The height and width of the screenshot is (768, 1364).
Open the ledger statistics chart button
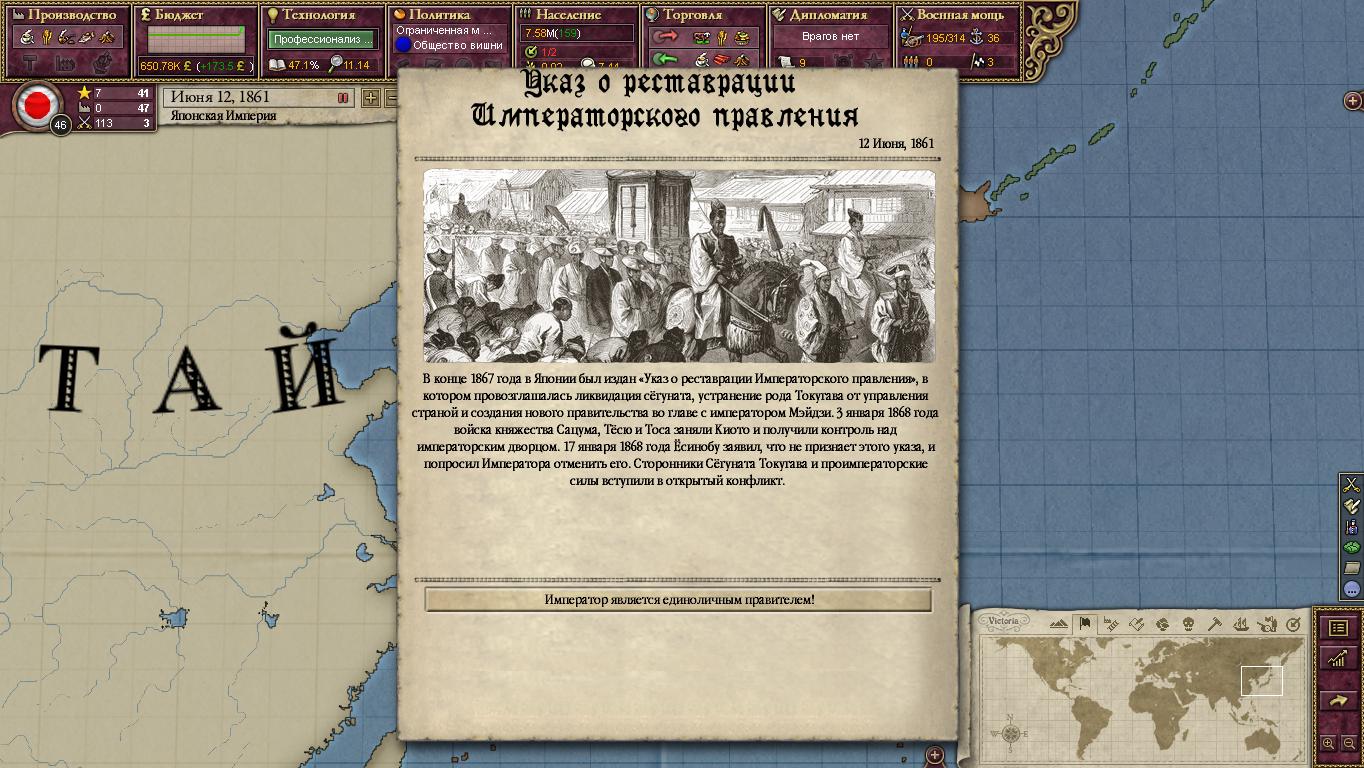click(1337, 659)
